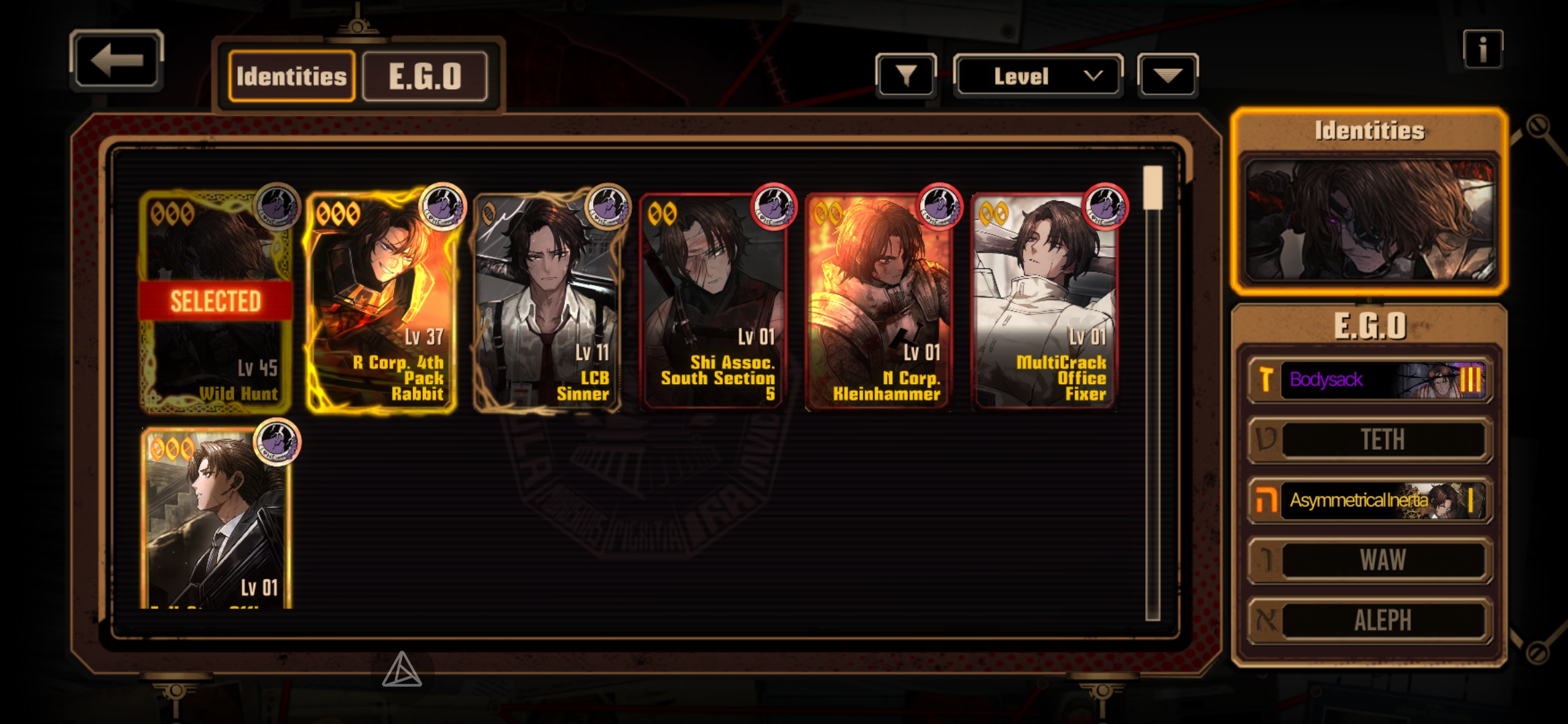Toggle sort order with the triangle button

pyautogui.click(x=1167, y=76)
